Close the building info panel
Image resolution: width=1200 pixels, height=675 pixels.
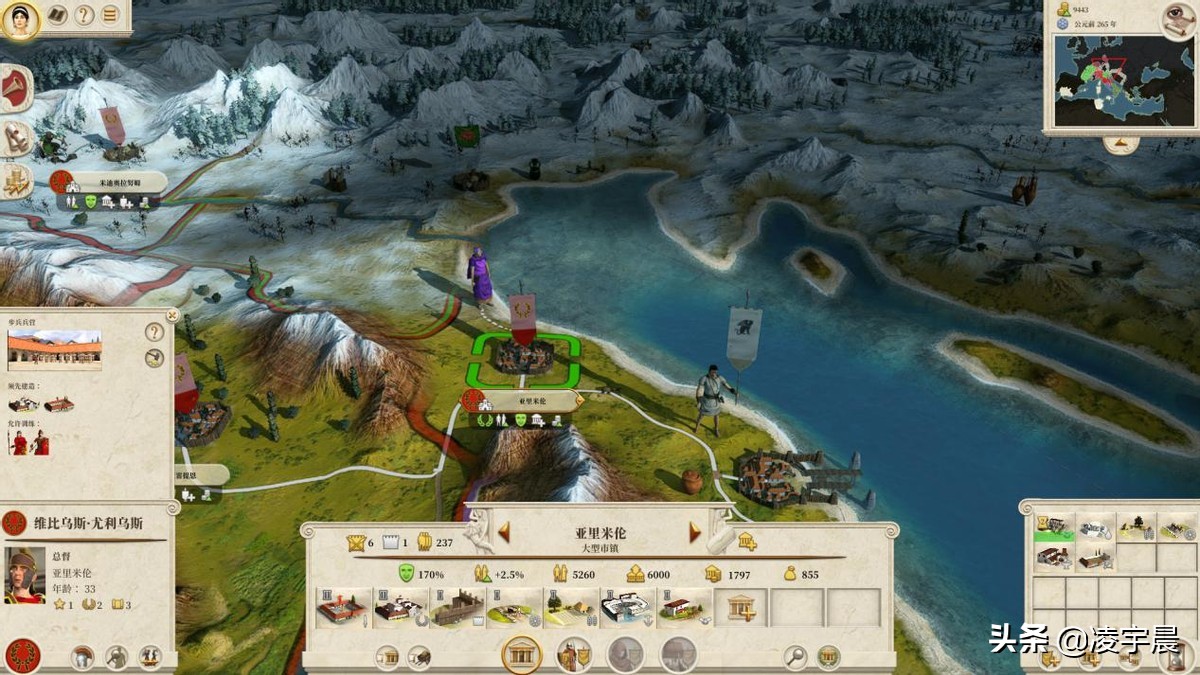pos(171,314)
